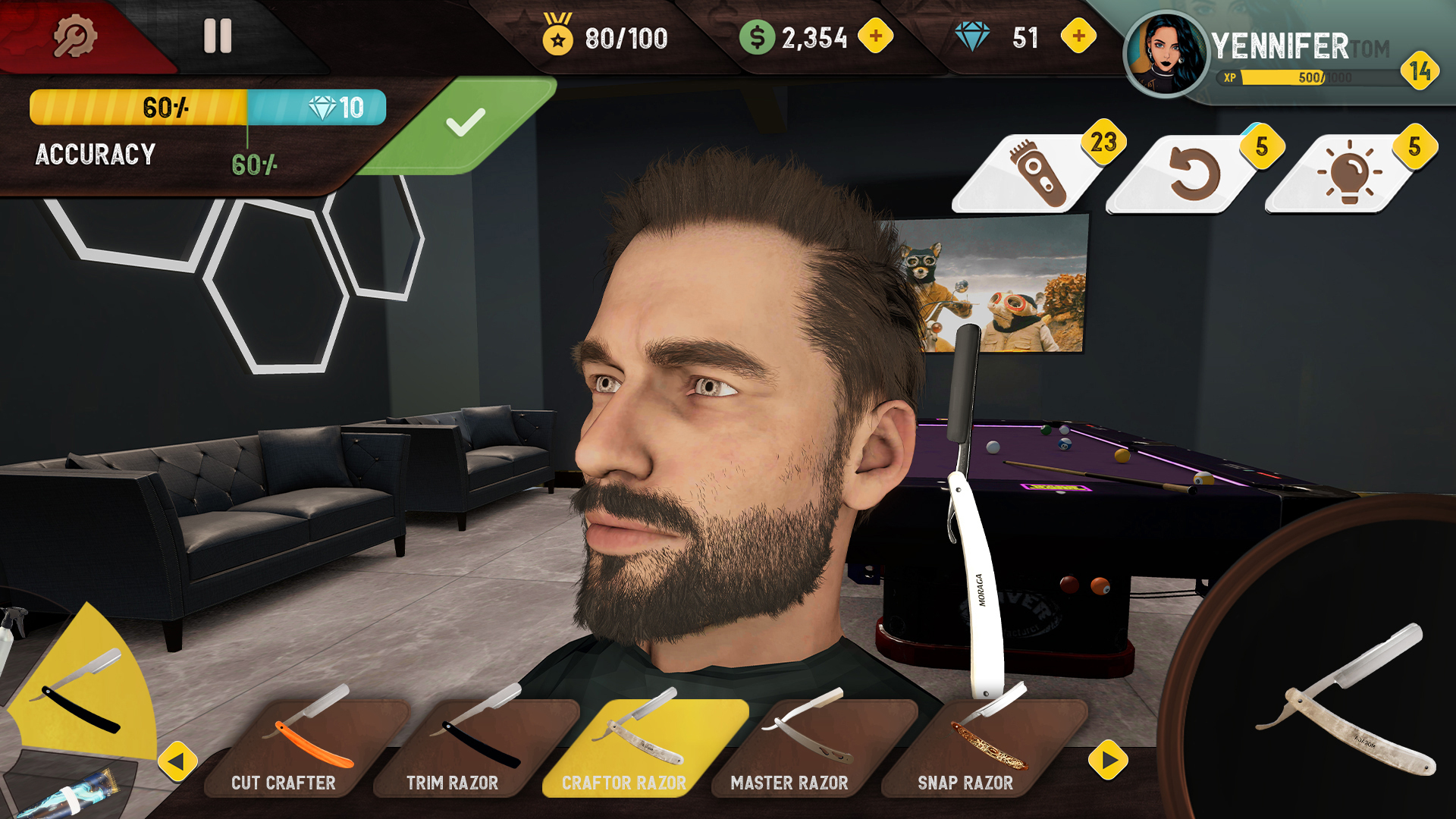The width and height of the screenshot is (1456, 819).
Task: Click the money plus icon to buy cash
Action: [x=876, y=34]
